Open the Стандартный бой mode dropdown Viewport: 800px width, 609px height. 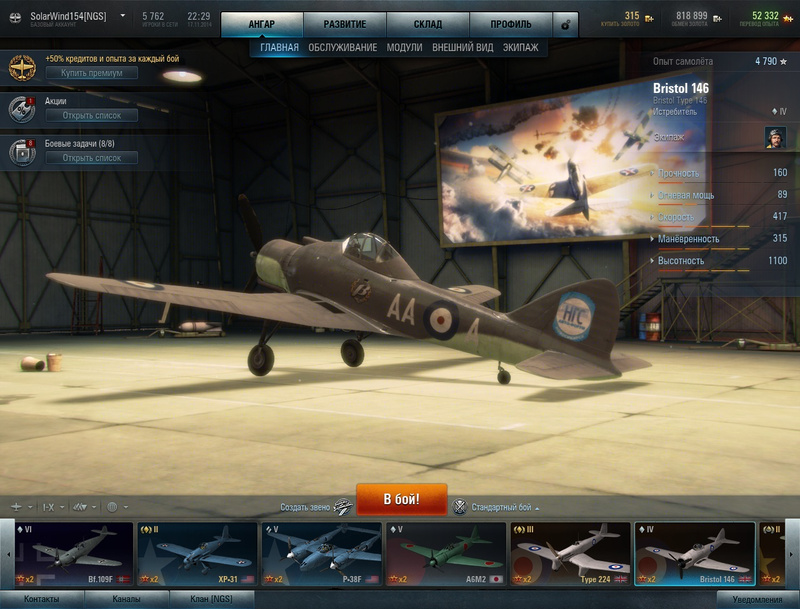500,507
